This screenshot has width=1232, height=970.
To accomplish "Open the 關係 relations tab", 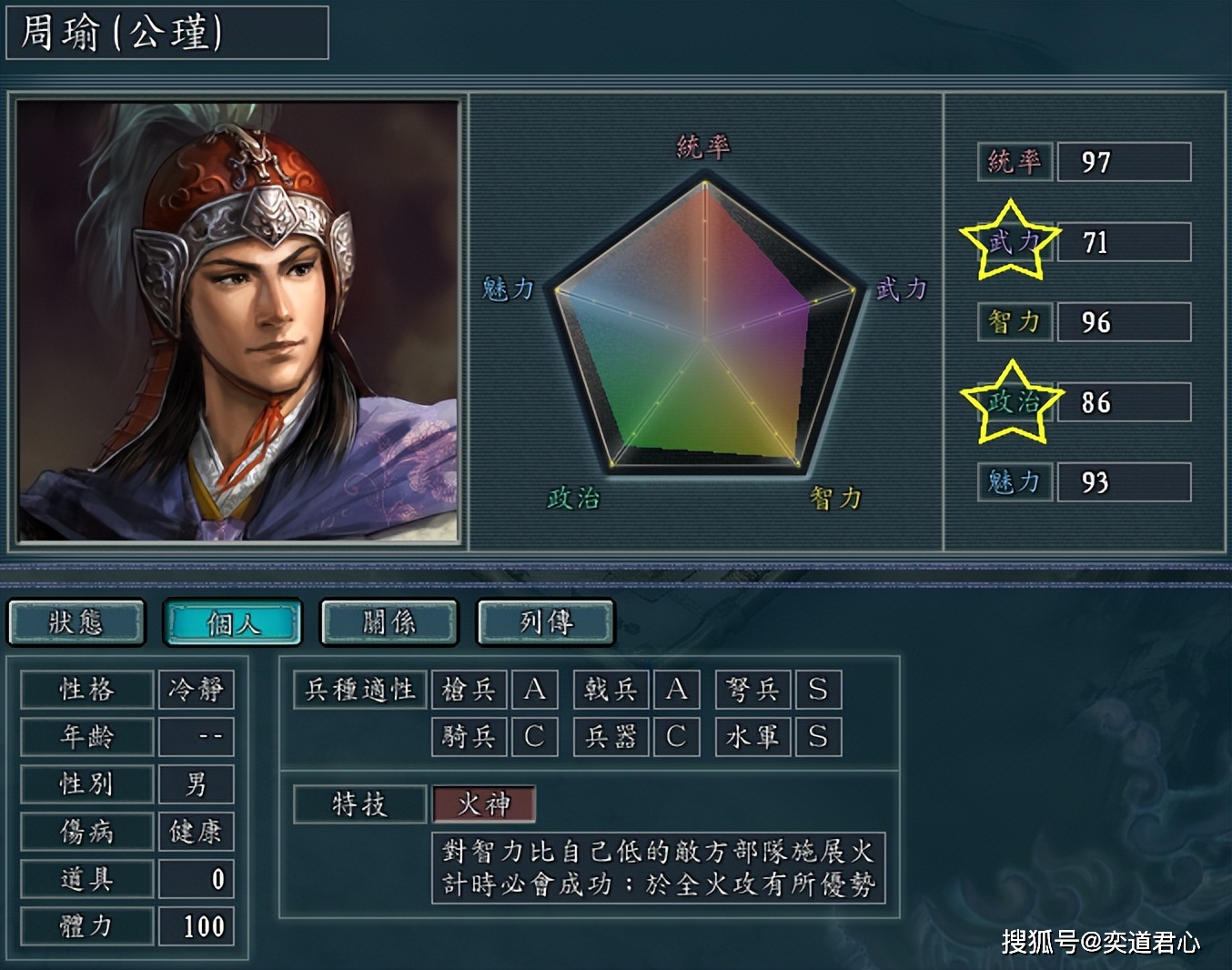I will 389,622.
